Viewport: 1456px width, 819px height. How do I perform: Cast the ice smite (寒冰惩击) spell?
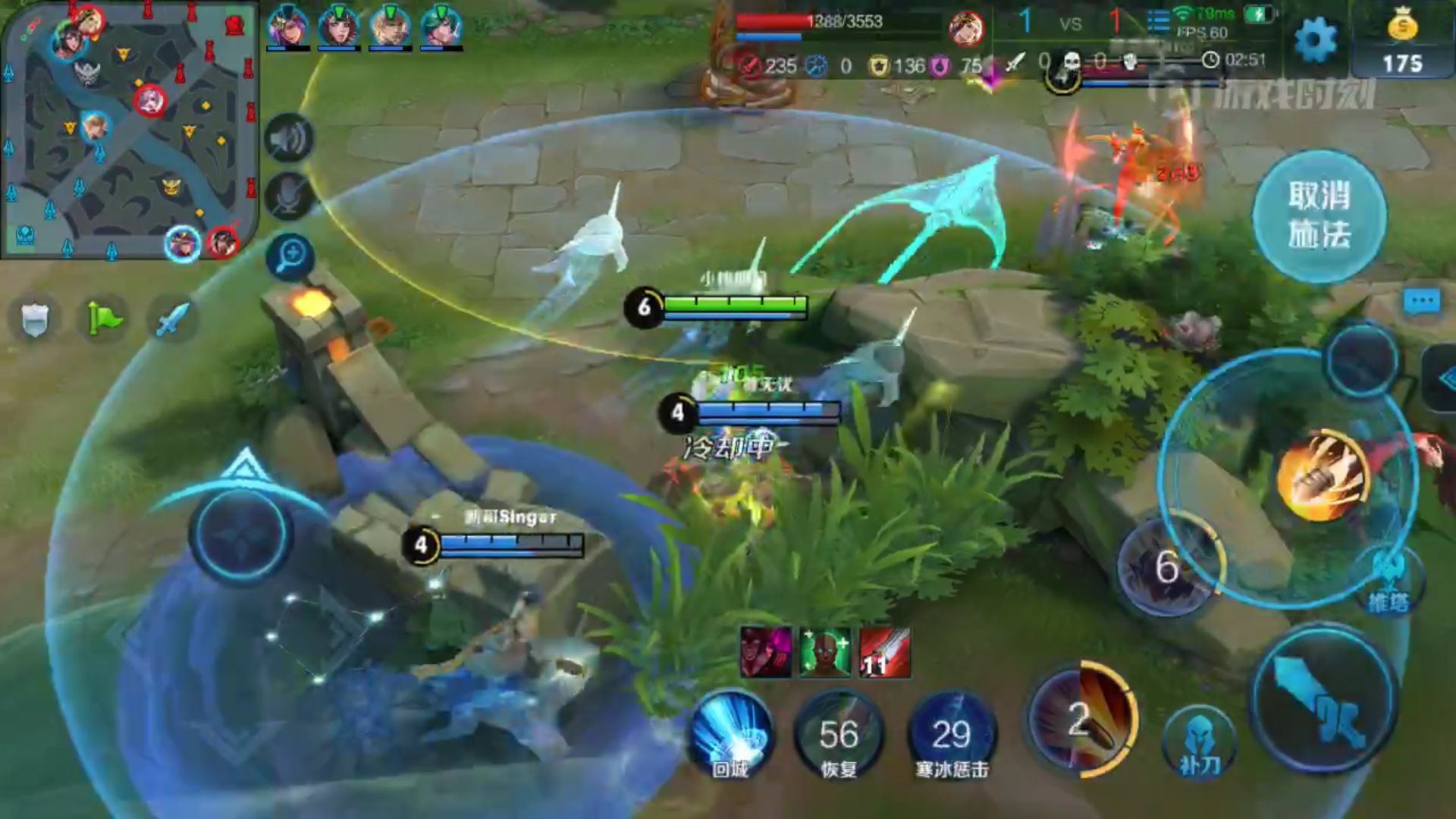click(952, 734)
